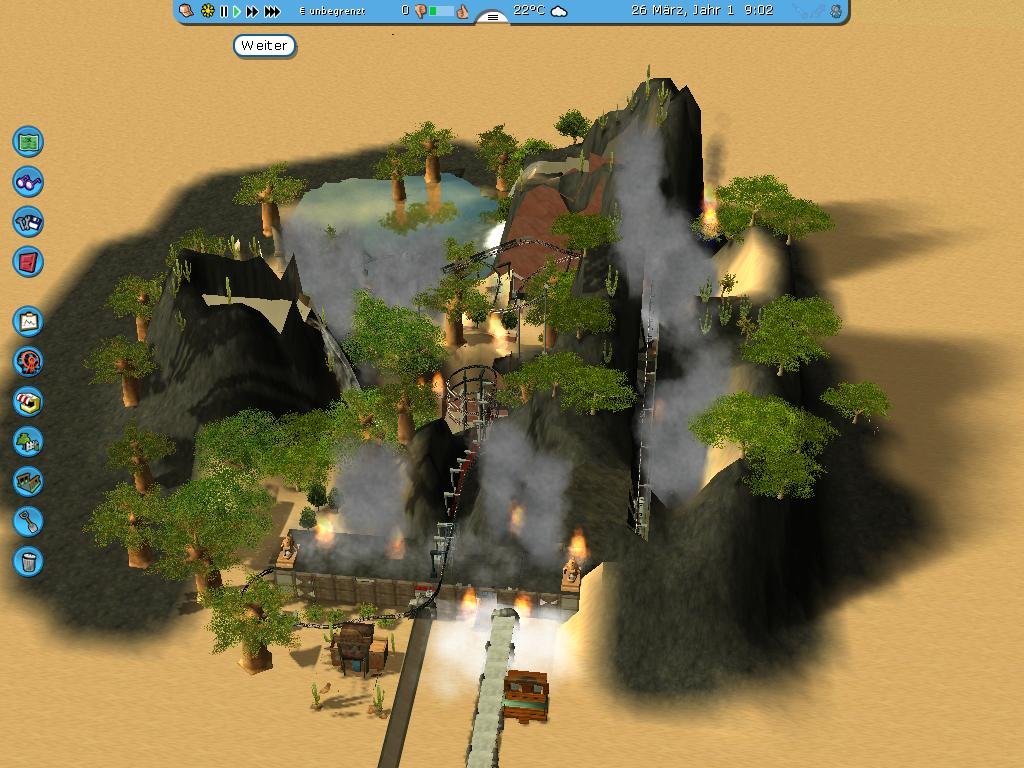The height and width of the screenshot is (768, 1024).
Task: Set game speed to triple fast-forward
Action: tap(271, 11)
